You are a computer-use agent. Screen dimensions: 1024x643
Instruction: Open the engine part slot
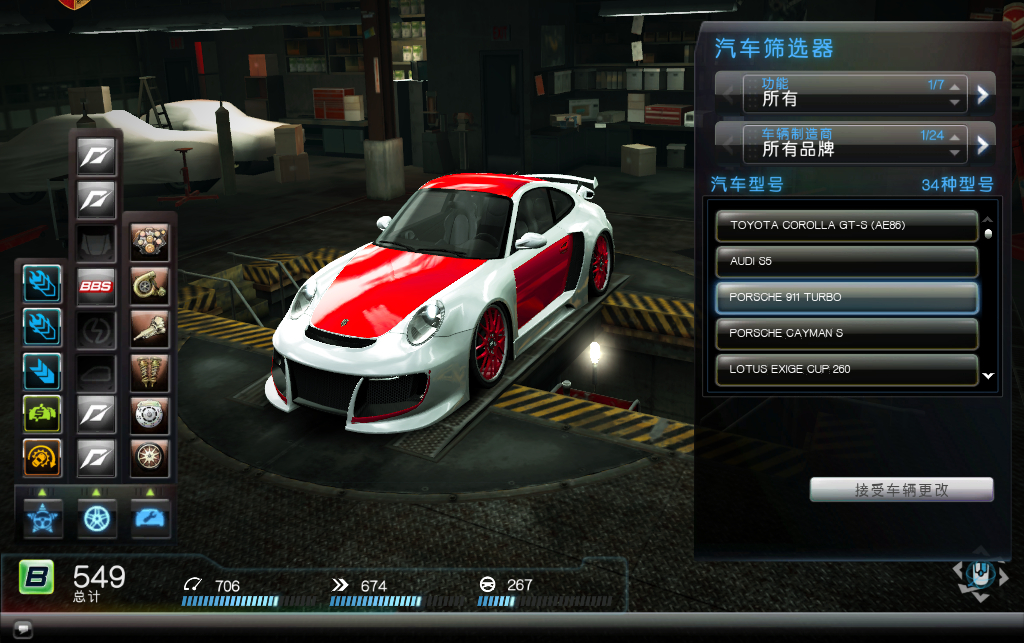(150, 243)
